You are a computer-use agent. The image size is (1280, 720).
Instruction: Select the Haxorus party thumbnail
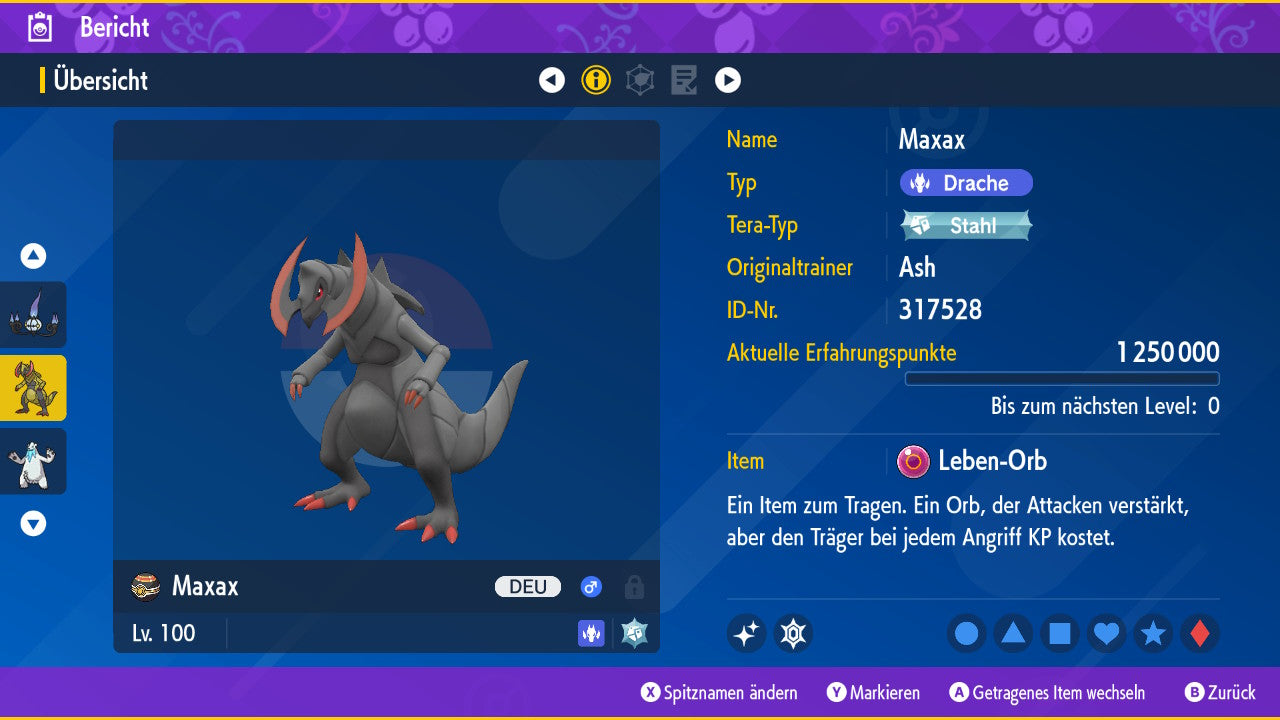click(33, 388)
